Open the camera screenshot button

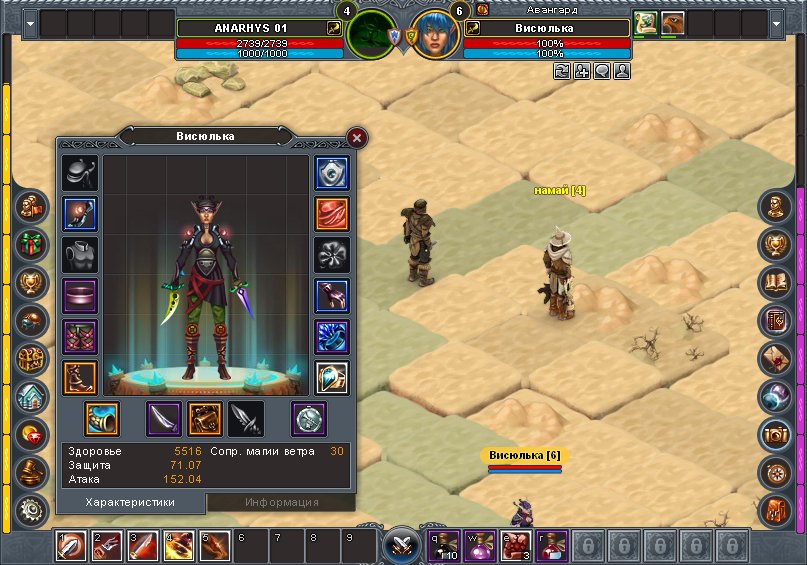coord(776,433)
